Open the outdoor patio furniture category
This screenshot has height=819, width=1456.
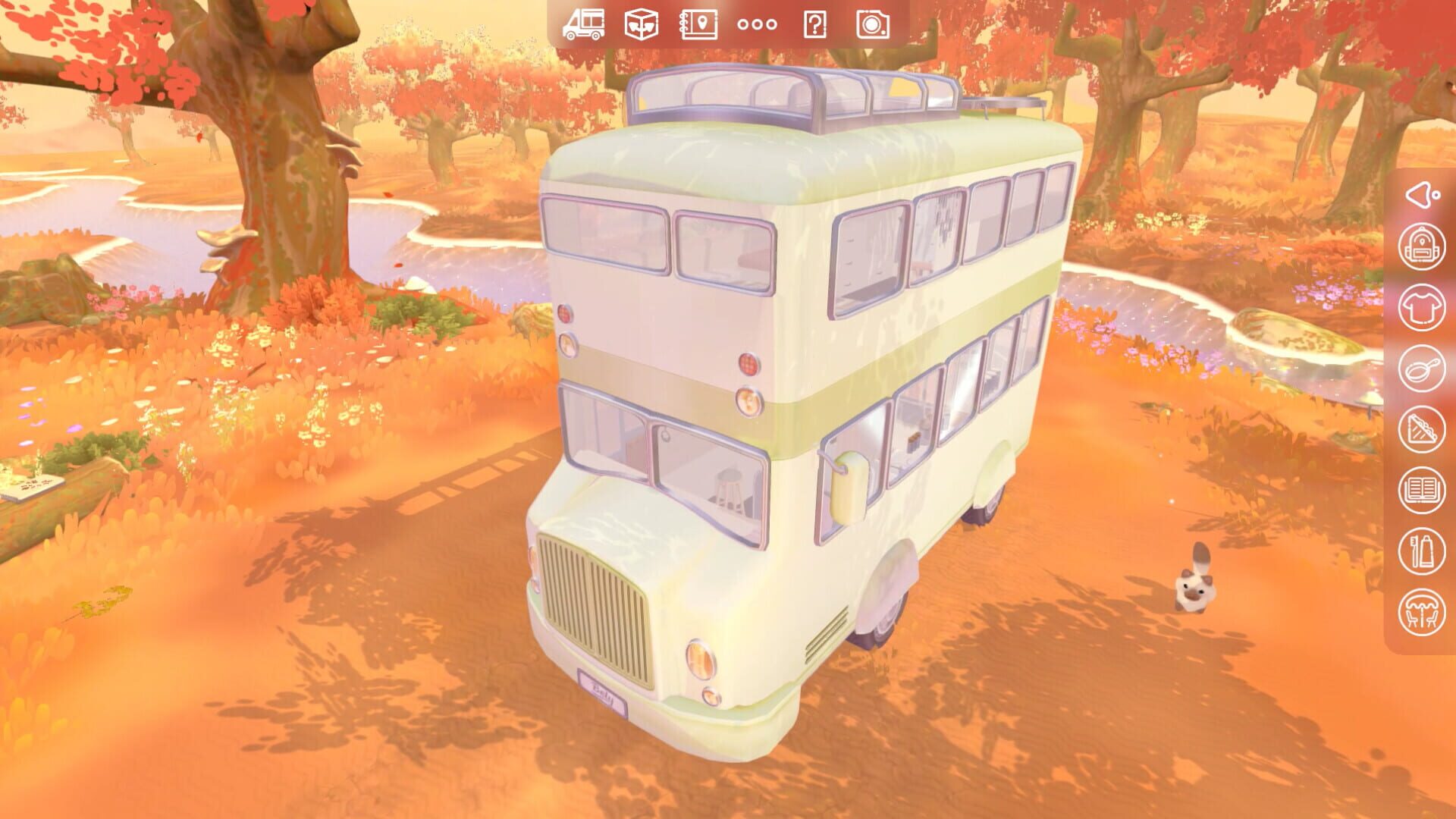[1423, 608]
